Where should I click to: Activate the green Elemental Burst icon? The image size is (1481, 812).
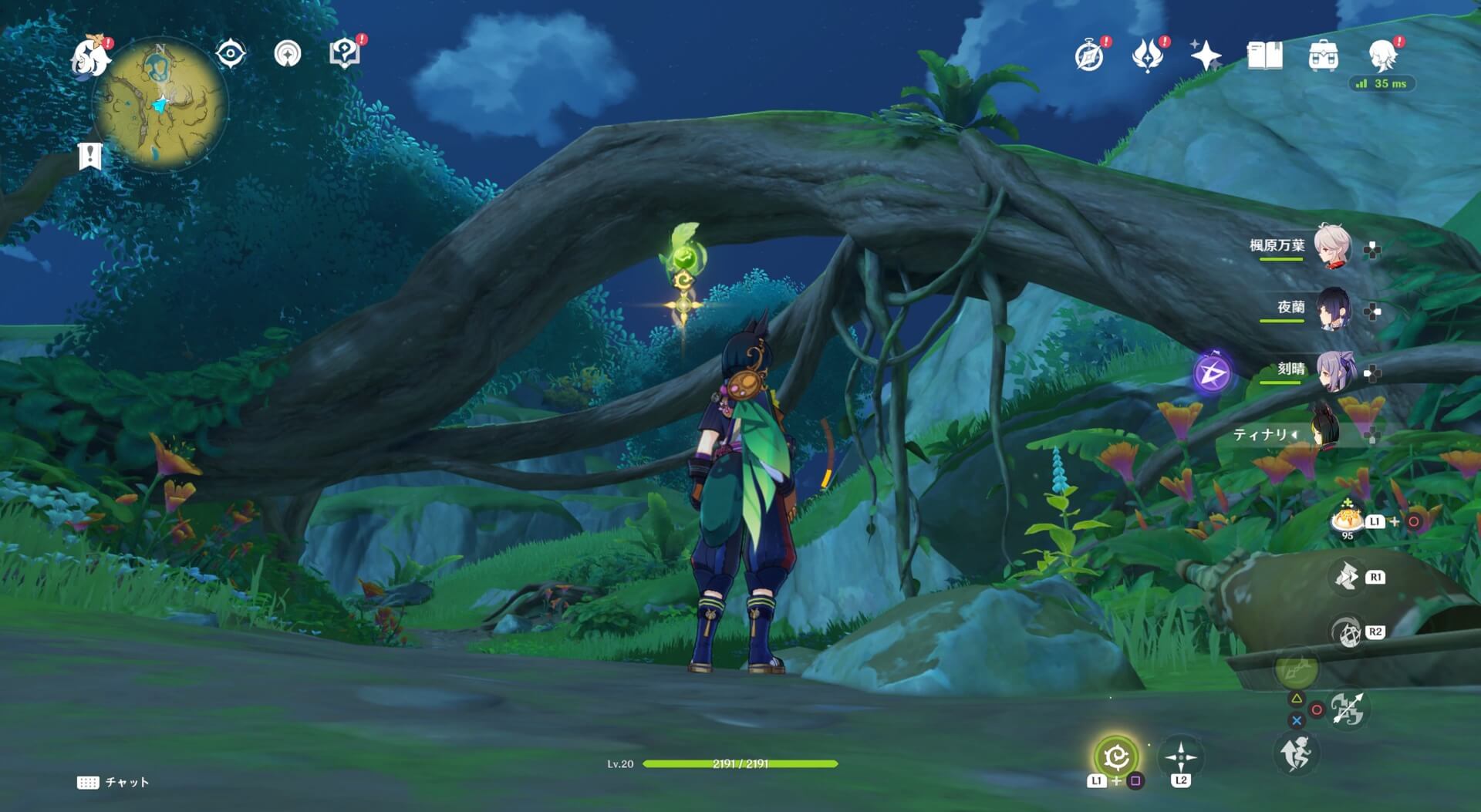click(1297, 668)
